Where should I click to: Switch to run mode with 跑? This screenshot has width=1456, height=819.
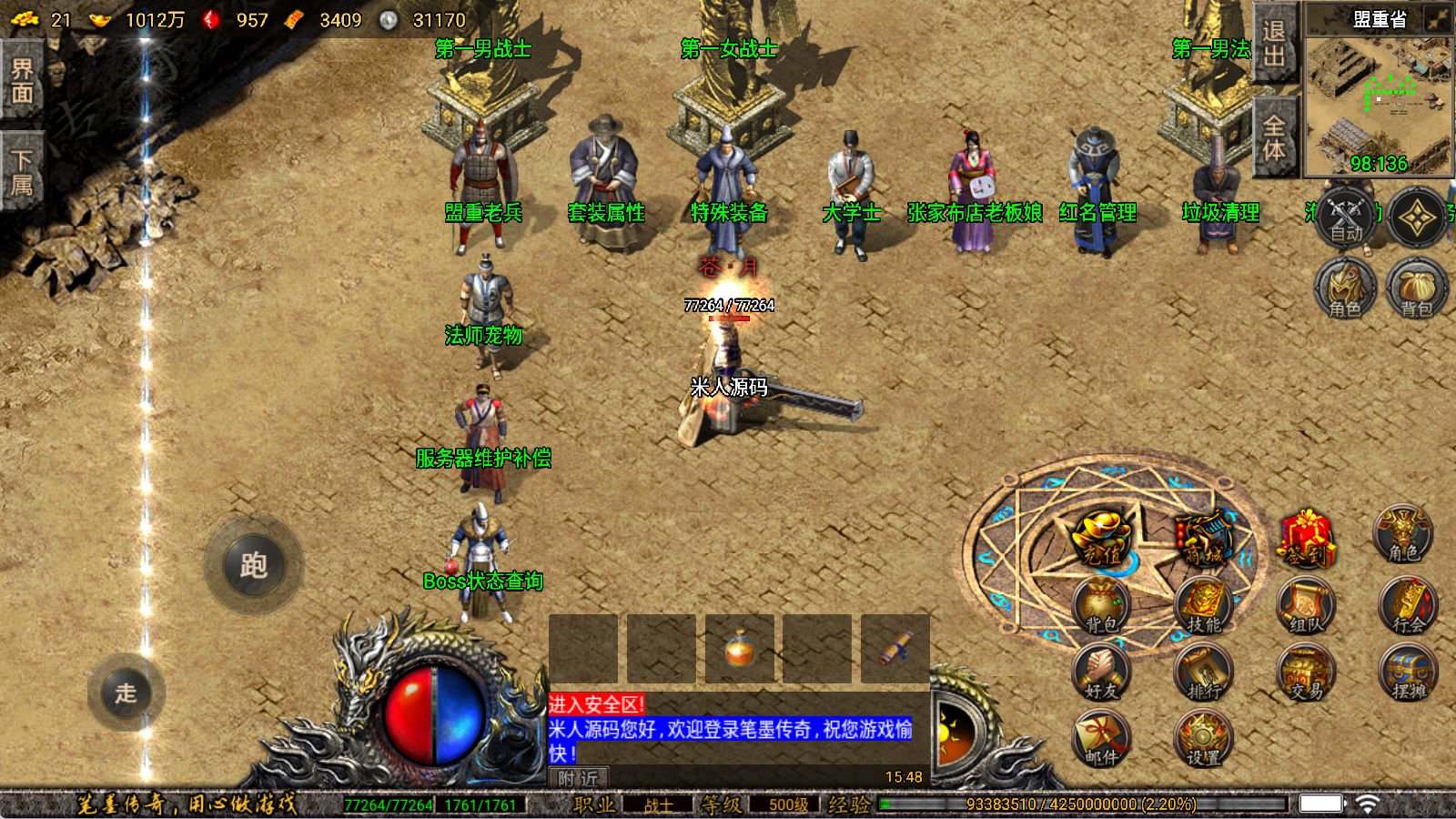click(253, 565)
